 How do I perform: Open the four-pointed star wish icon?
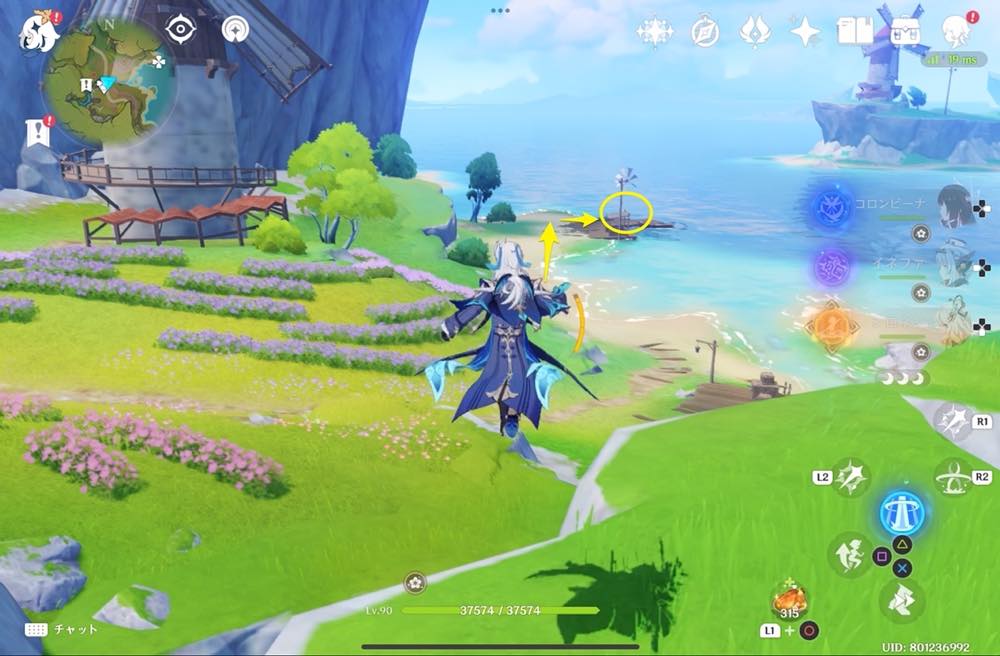point(805,33)
